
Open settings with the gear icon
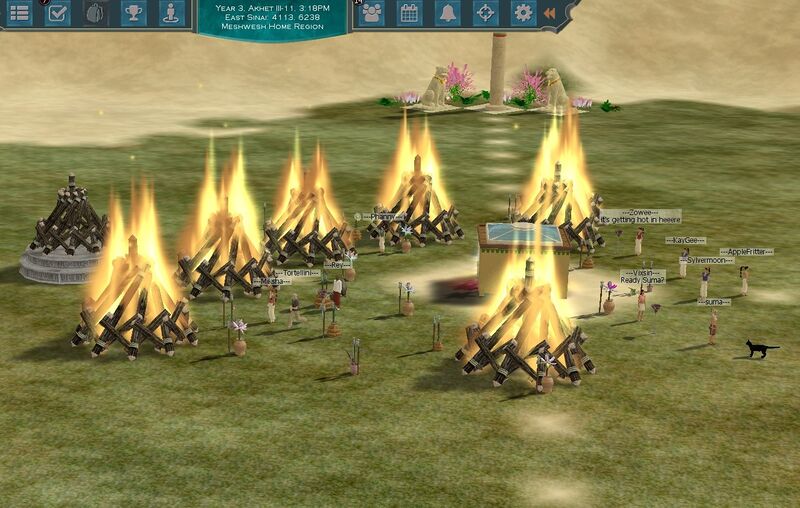point(522,13)
